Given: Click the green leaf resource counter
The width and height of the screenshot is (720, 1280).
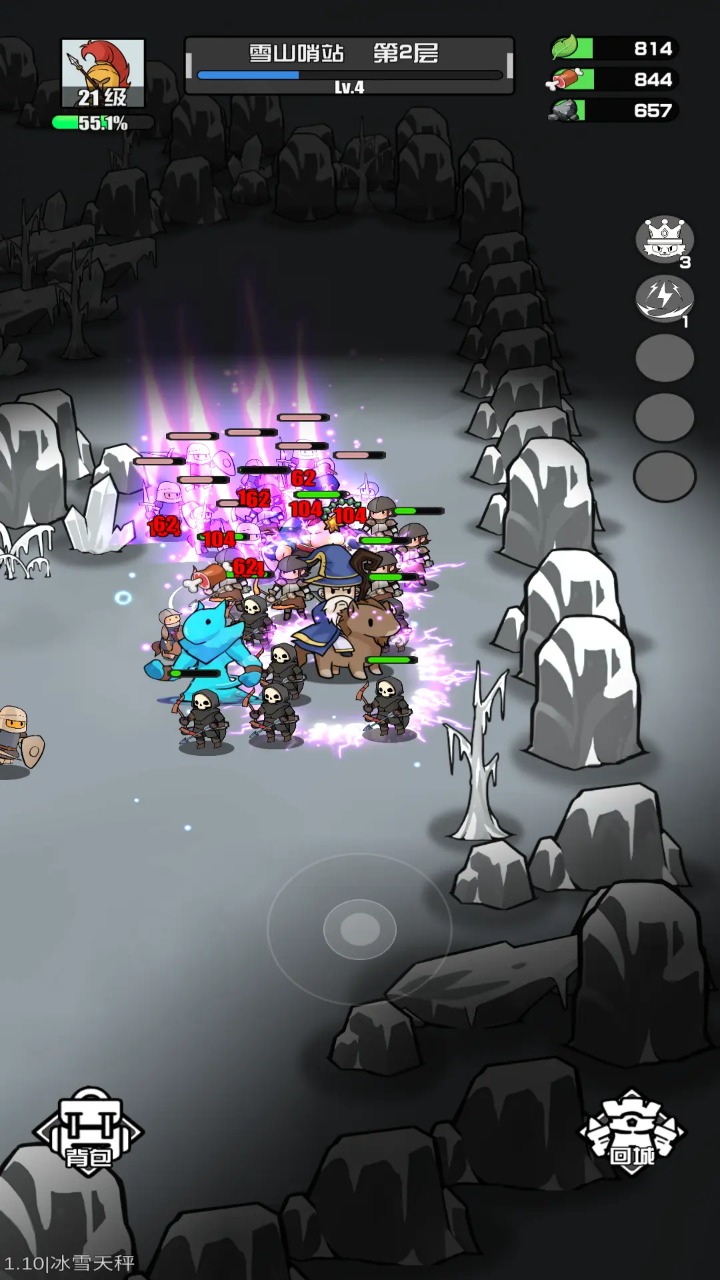Looking at the screenshot, I should tap(614, 48).
